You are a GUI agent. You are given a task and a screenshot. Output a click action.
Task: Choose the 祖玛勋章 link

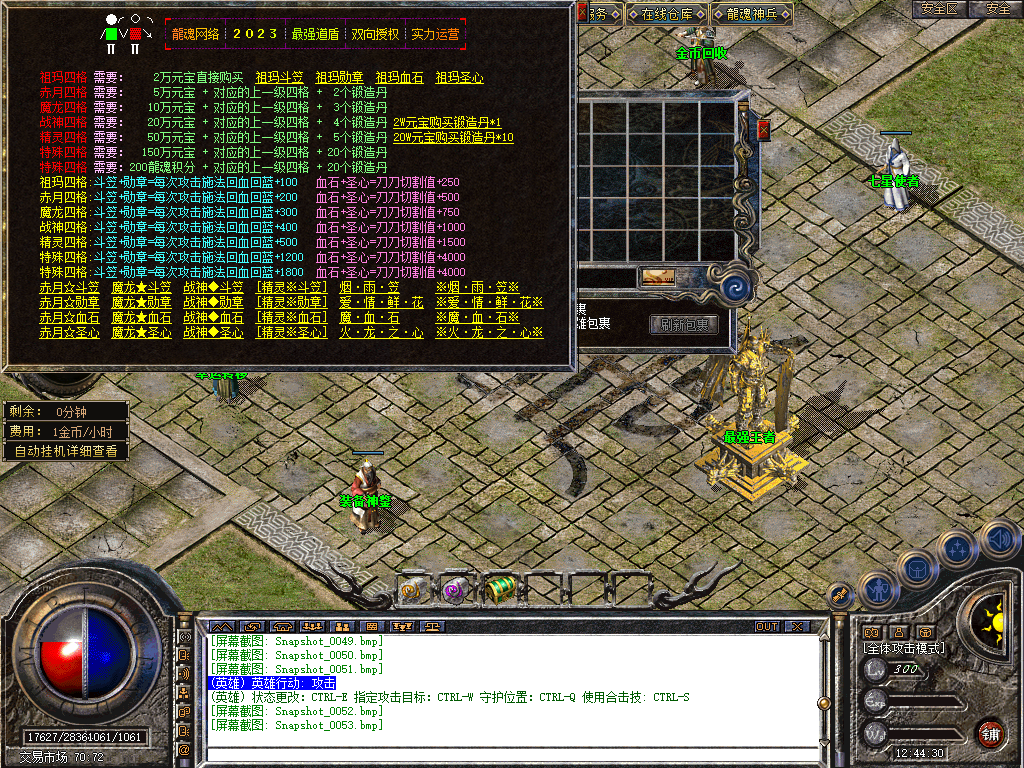(339, 77)
